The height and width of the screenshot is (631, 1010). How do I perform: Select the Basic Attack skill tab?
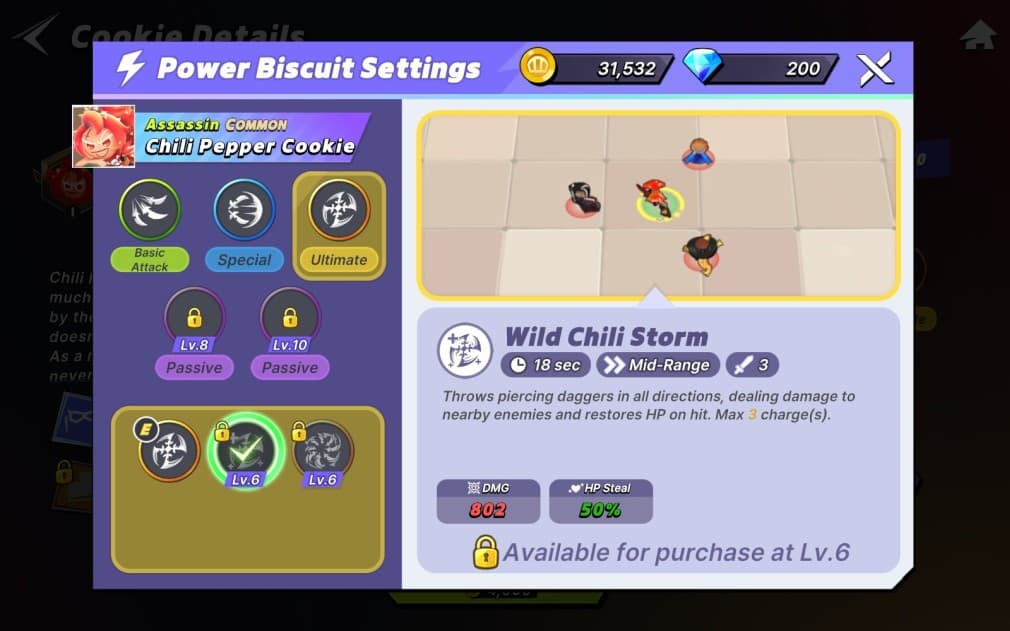(x=149, y=211)
